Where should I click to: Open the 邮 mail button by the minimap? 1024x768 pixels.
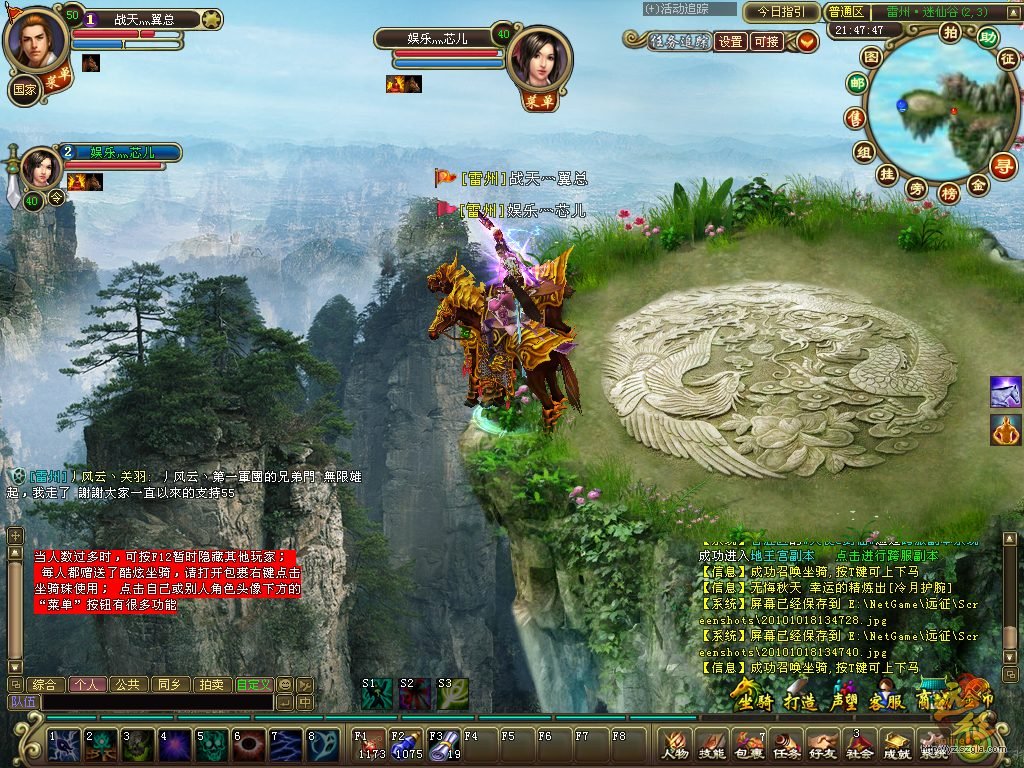click(x=857, y=85)
